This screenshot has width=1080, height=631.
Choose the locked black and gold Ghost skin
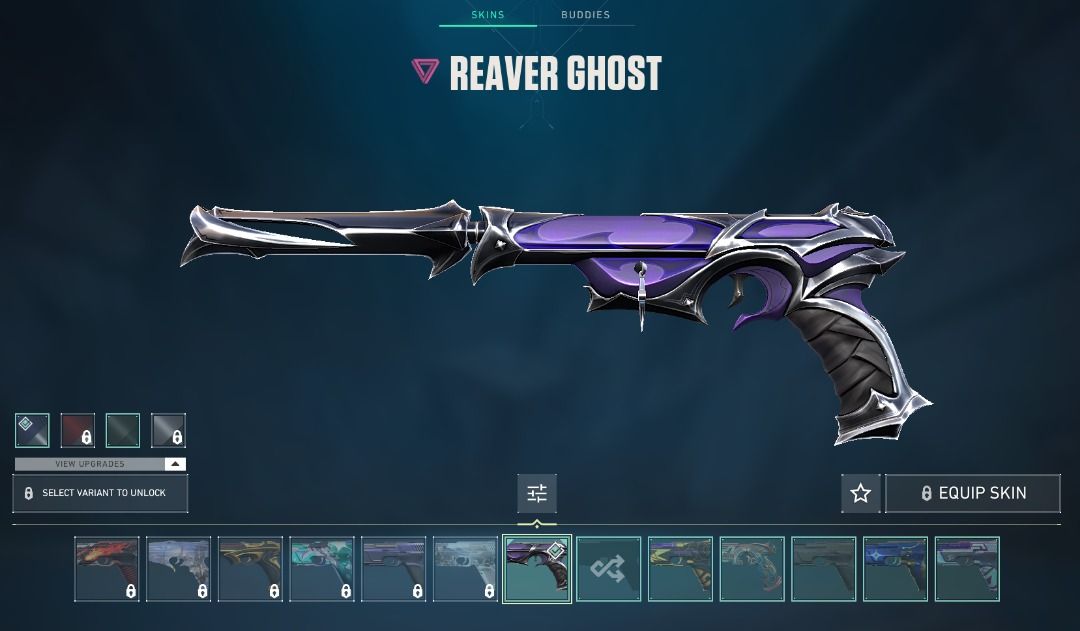[250, 569]
